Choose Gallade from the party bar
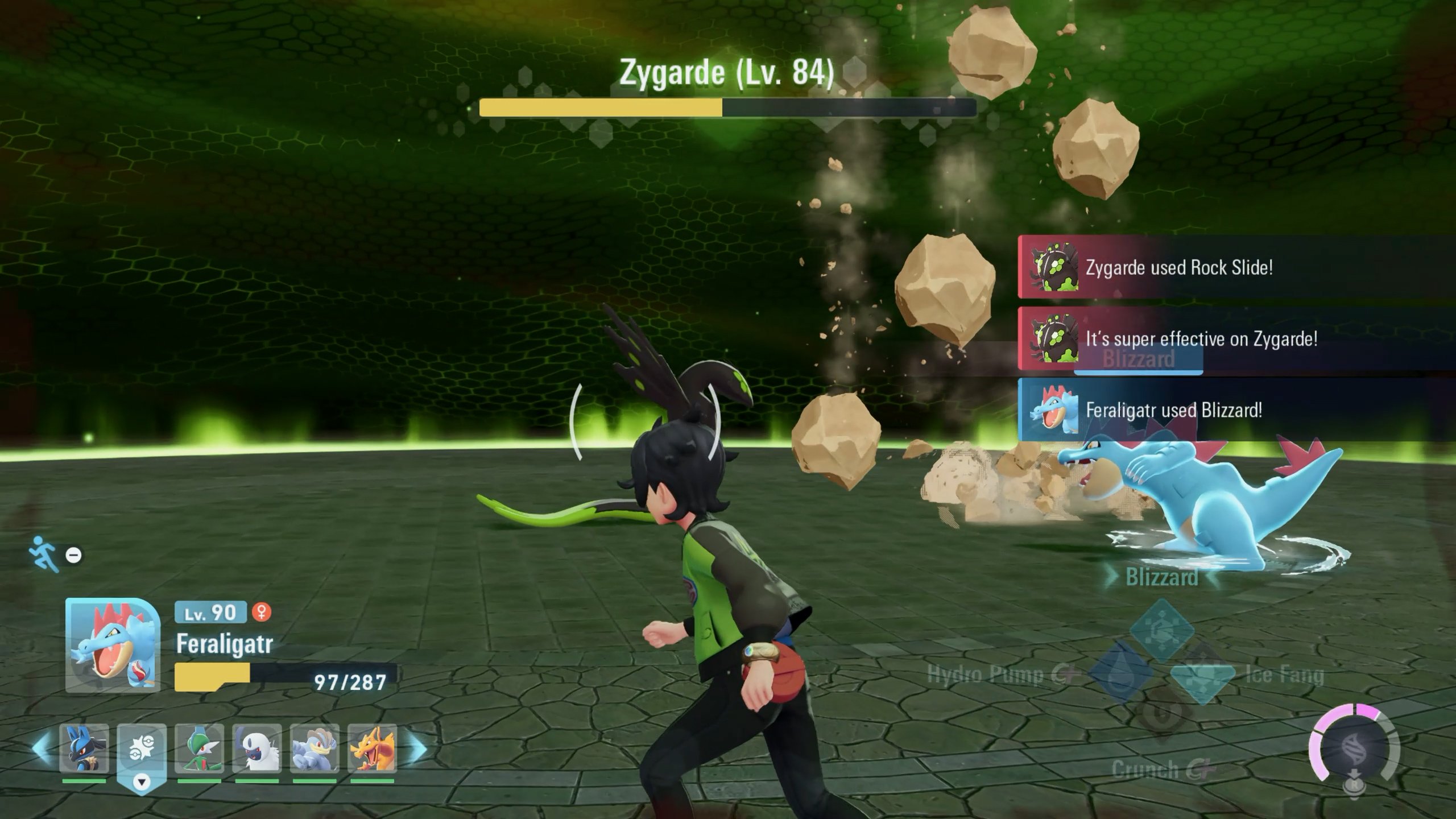Image resolution: width=1456 pixels, height=819 pixels. click(x=199, y=749)
